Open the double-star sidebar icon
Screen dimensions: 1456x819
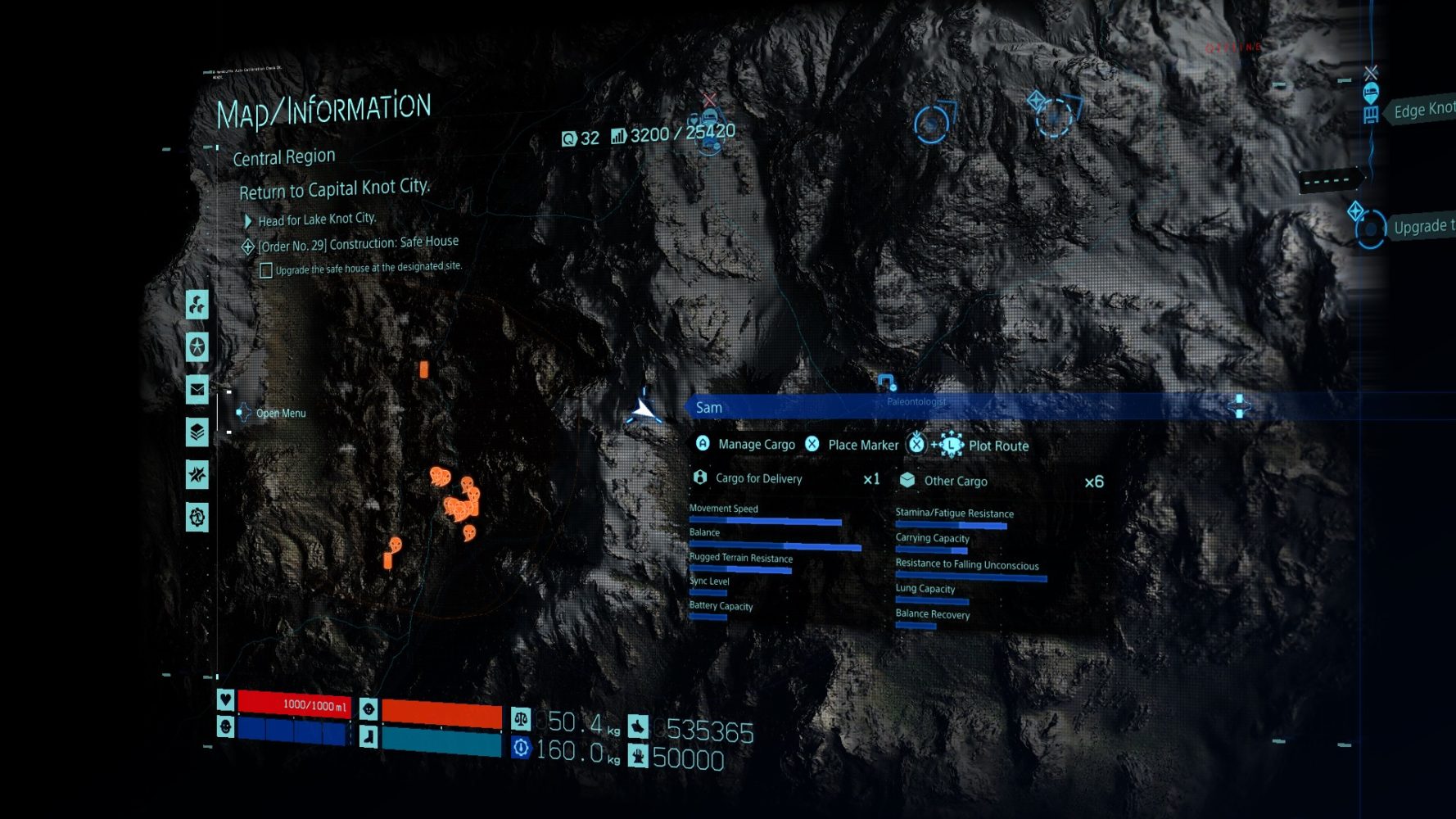click(197, 474)
